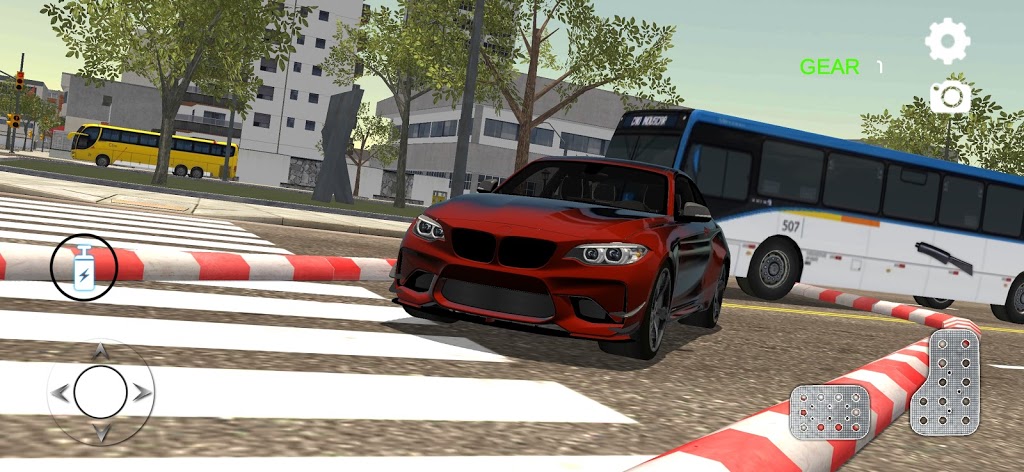Tap the steering joystick's left arrow
Image resolution: width=1024 pixels, height=472 pixels.
(60, 393)
